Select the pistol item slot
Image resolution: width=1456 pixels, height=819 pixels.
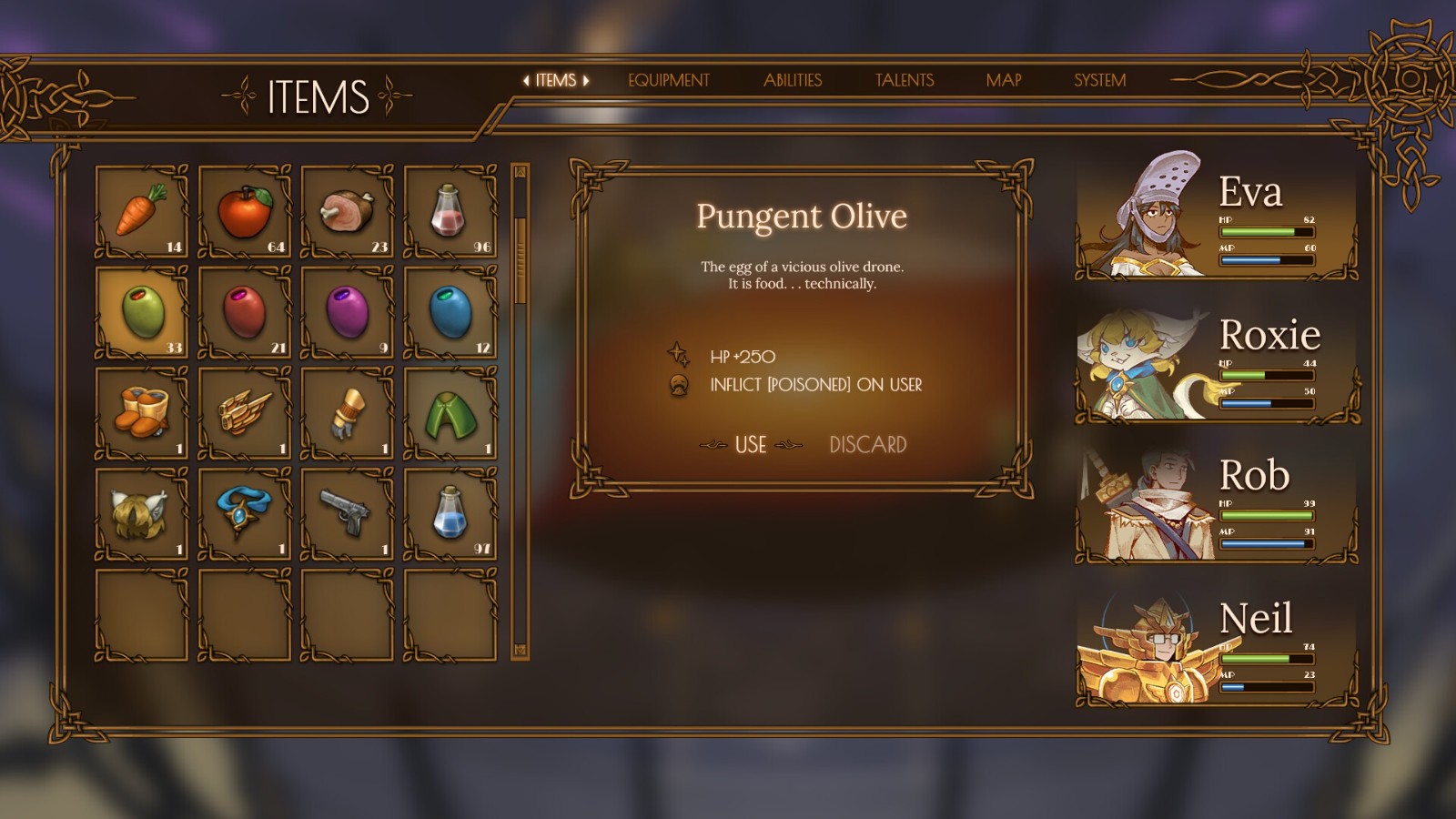[x=348, y=513]
